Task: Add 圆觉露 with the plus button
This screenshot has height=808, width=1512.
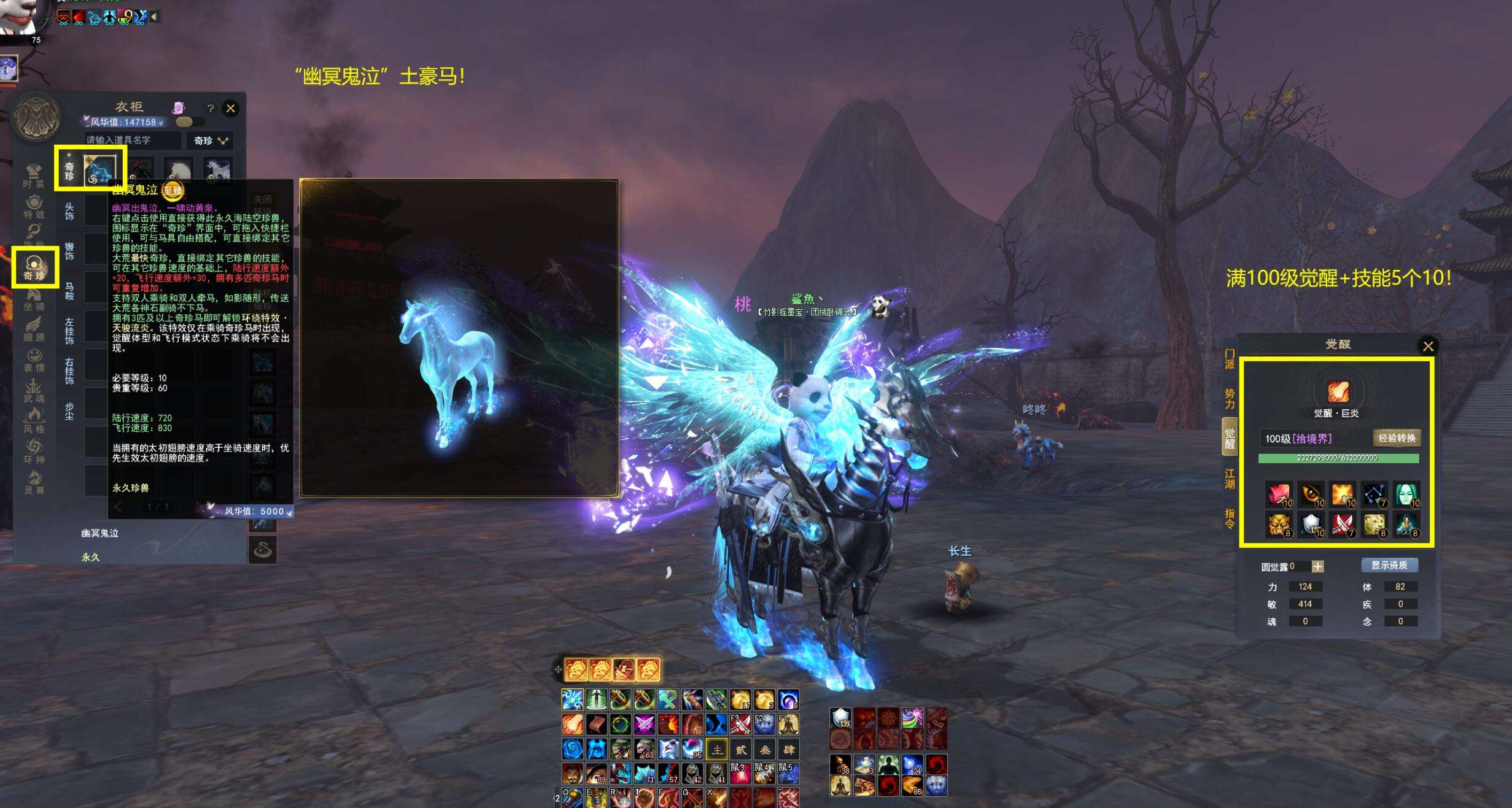Action: [x=1317, y=567]
